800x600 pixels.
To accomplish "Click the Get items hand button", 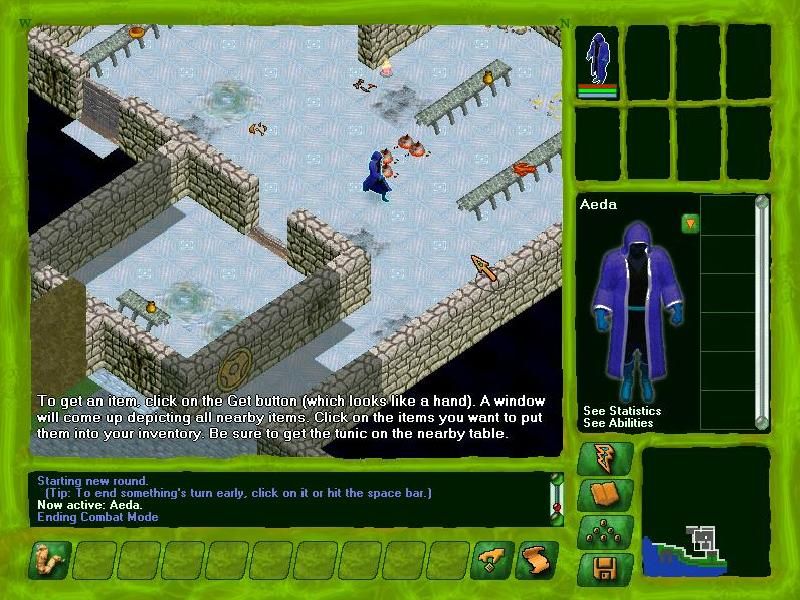I will tap(495, 561).
